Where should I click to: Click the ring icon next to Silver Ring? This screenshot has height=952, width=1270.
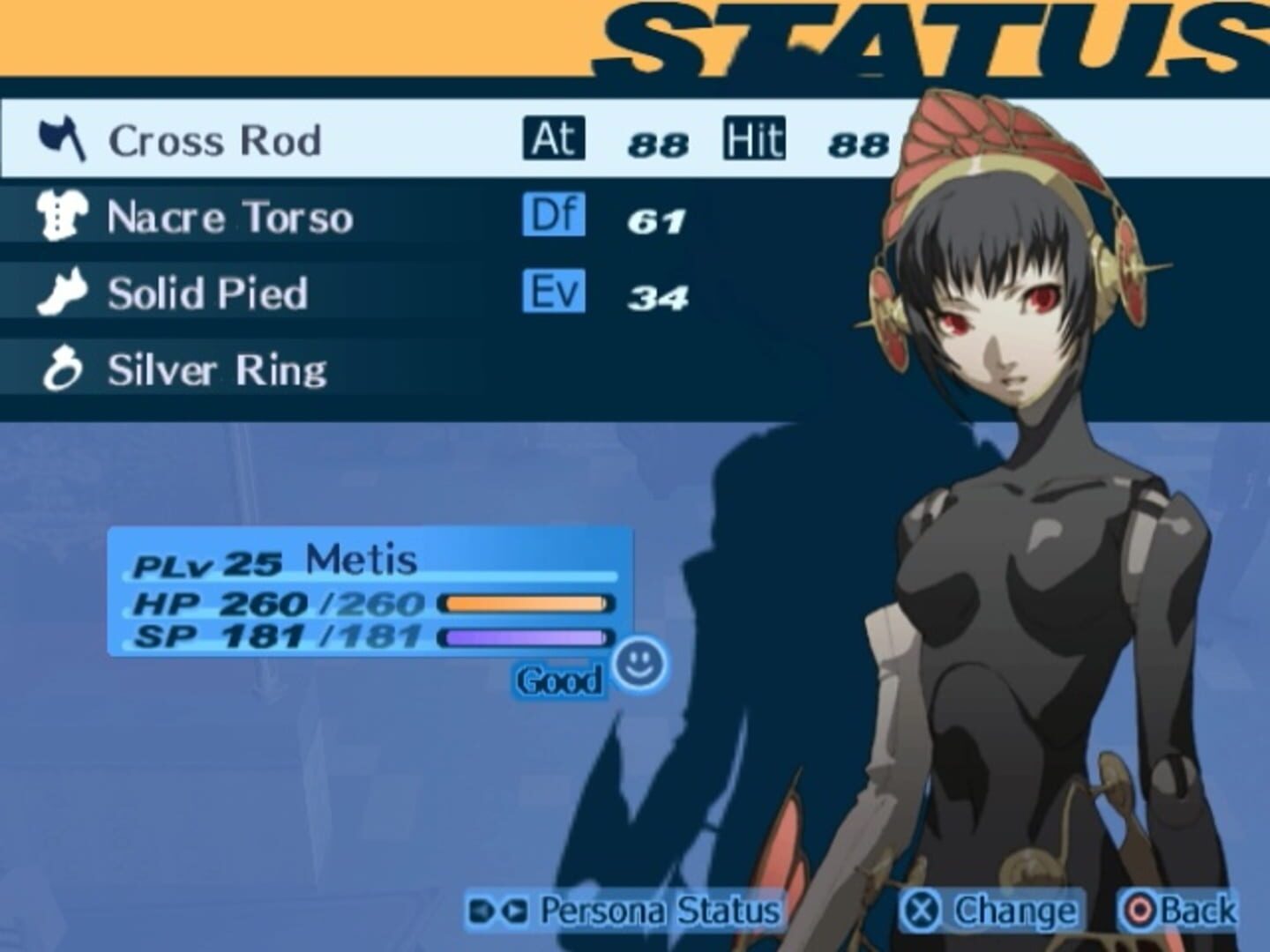62,370
